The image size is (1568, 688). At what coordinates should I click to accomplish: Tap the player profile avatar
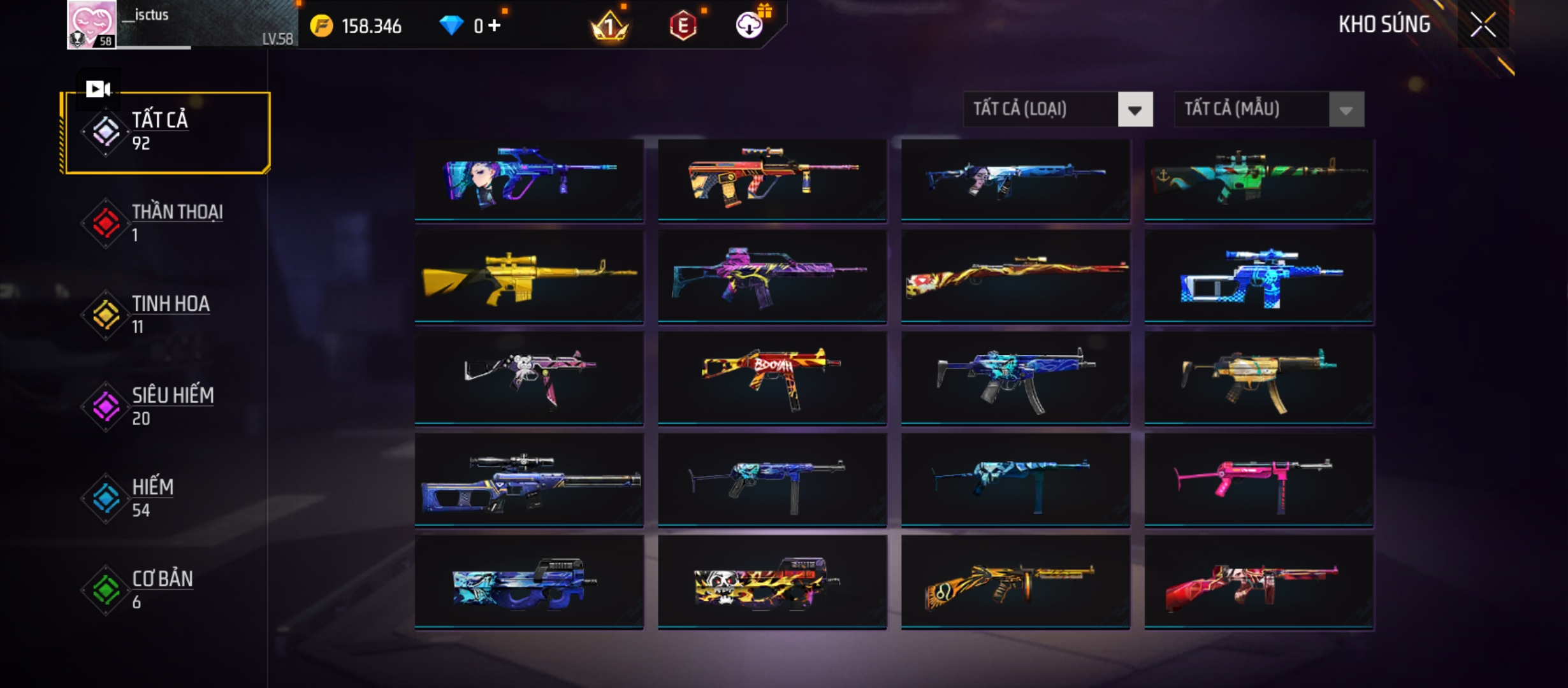[x=92, y=24]
